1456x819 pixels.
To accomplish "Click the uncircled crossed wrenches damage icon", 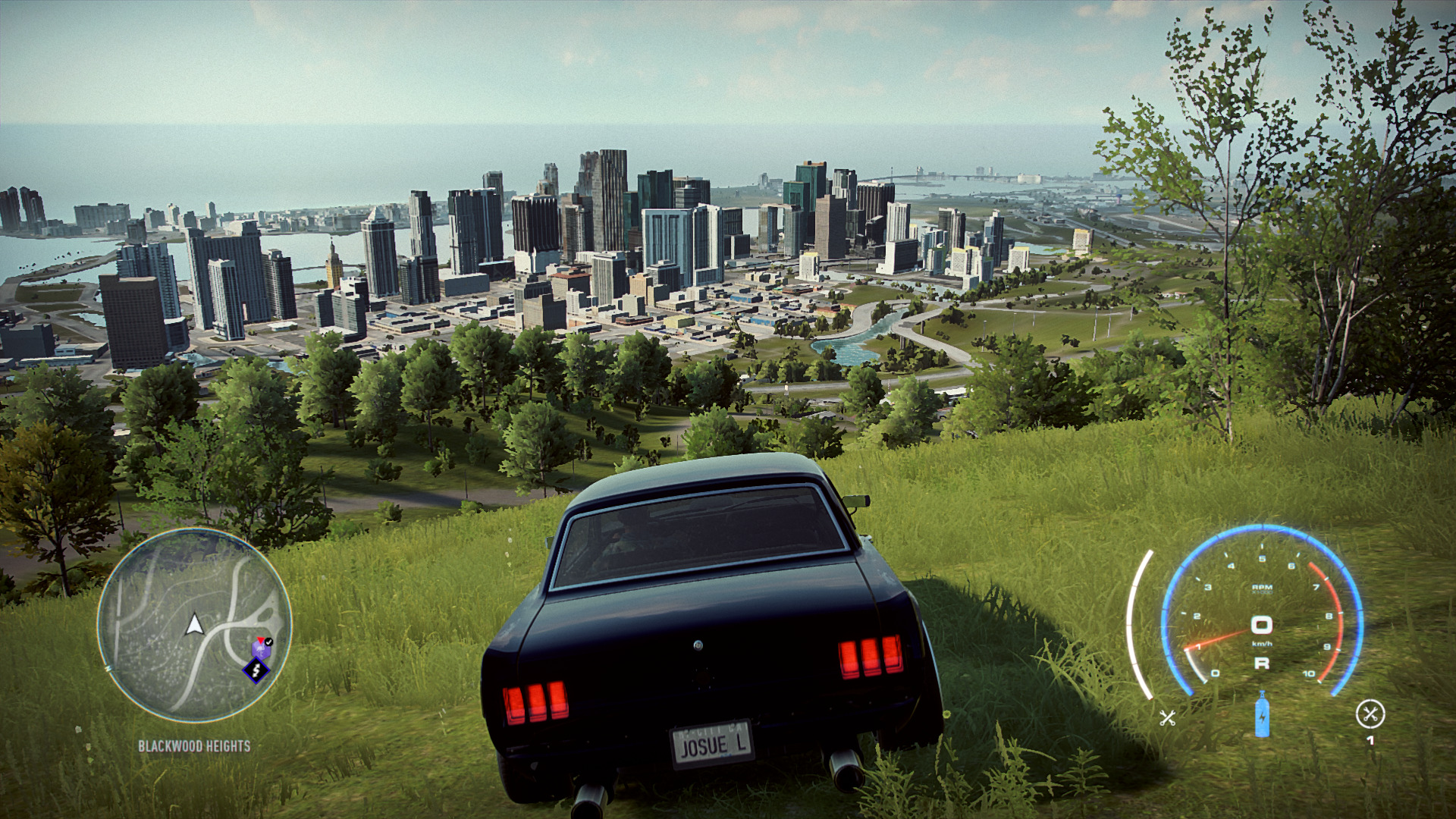I will click(x=1167, y=717).
